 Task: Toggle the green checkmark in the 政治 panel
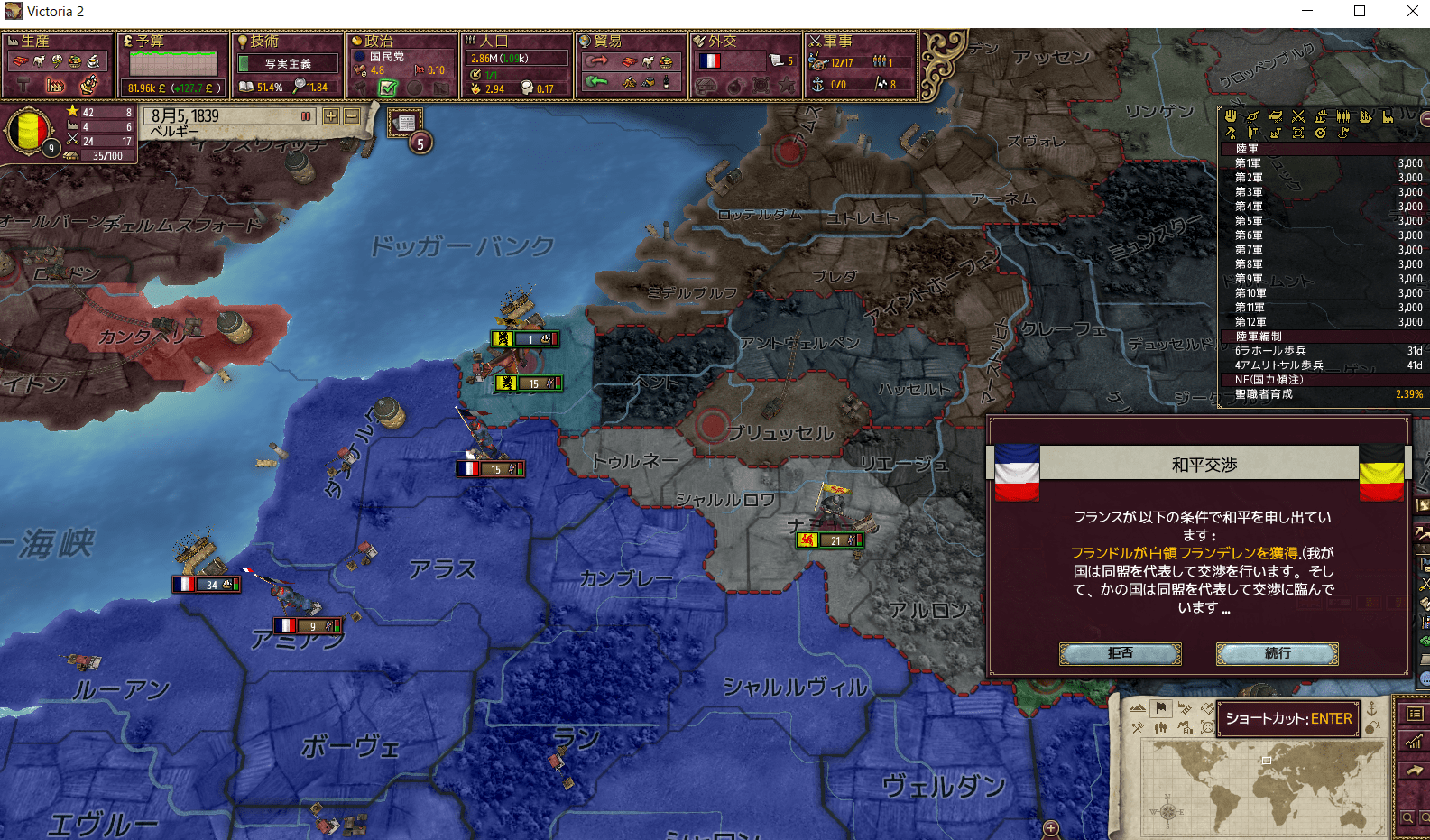[388, 88]
